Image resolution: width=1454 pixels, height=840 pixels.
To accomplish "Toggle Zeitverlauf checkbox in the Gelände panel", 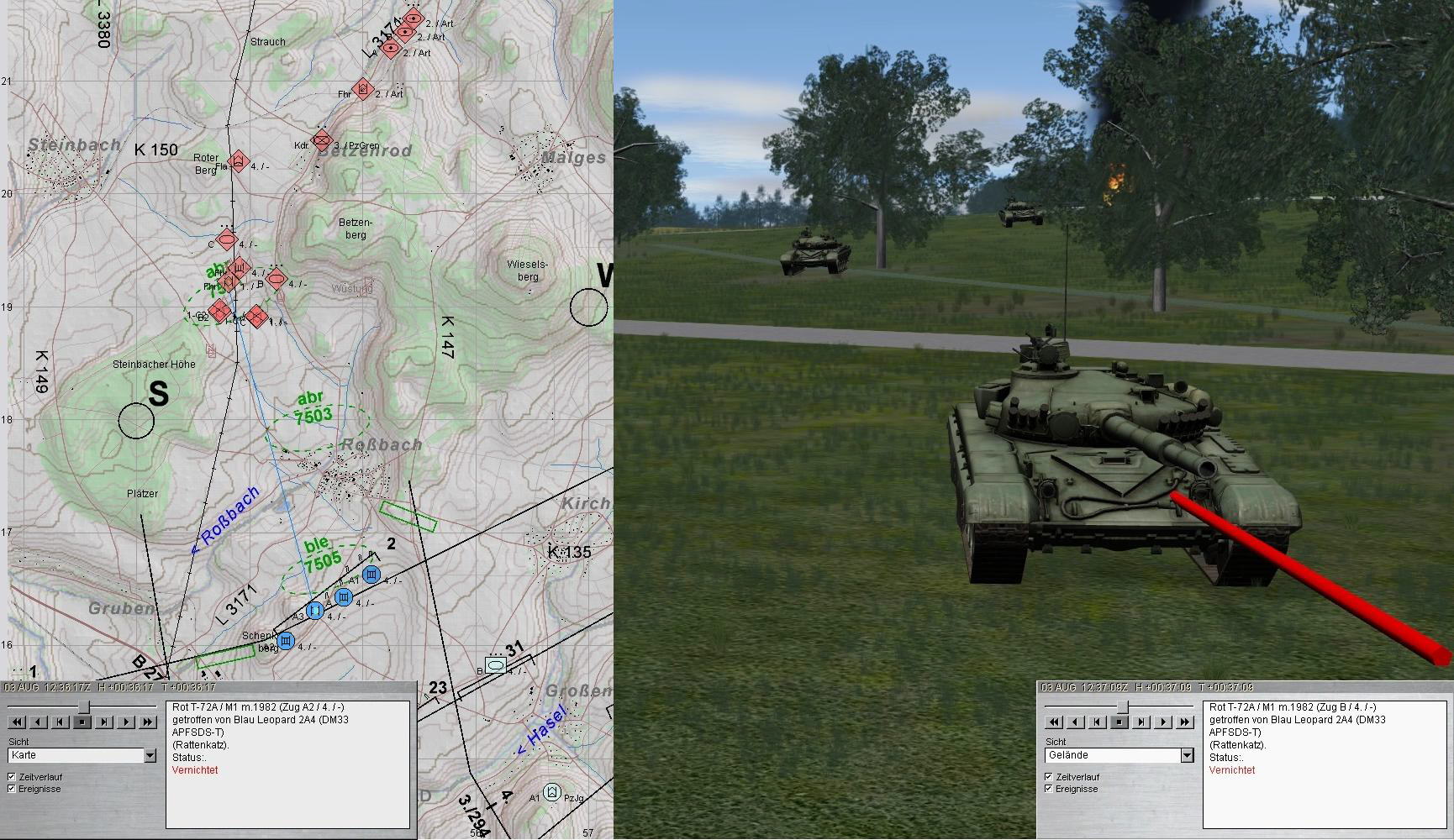I will coord(1048,777).
